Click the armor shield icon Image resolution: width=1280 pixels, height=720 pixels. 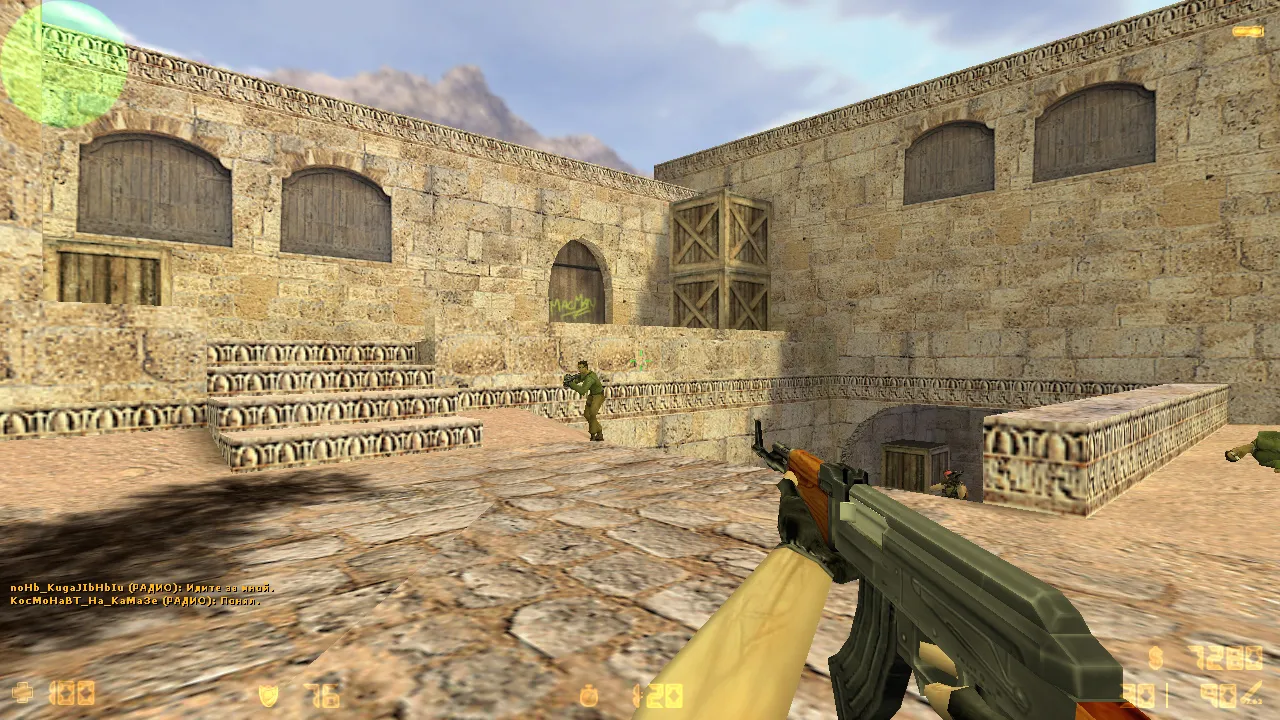pos(268,695)
